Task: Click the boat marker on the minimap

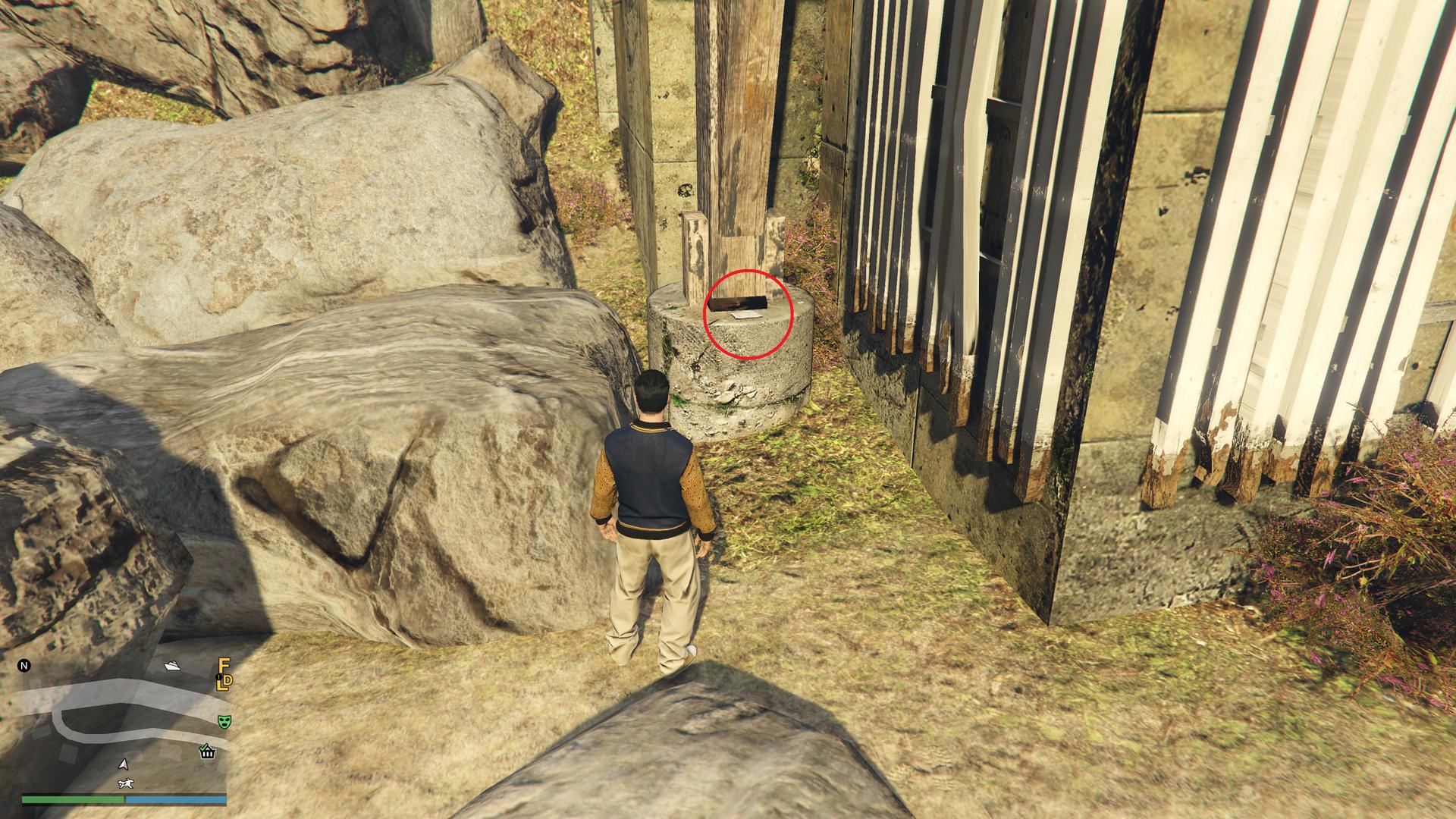Action: point(172,667)
